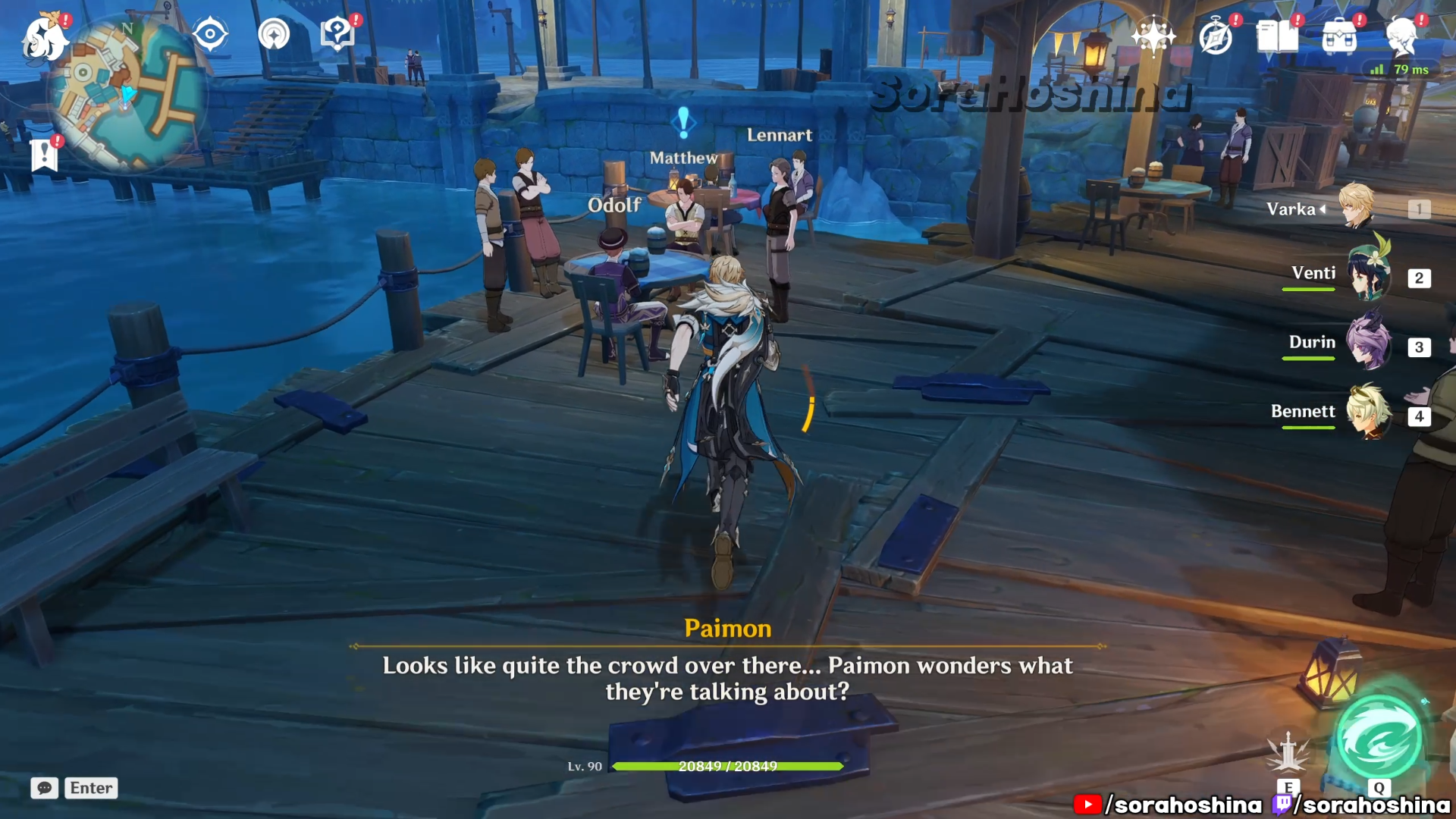The image size is (1456, 819).
Task: Open the tutorial question mark icon
Action: [x=337, y=35]
